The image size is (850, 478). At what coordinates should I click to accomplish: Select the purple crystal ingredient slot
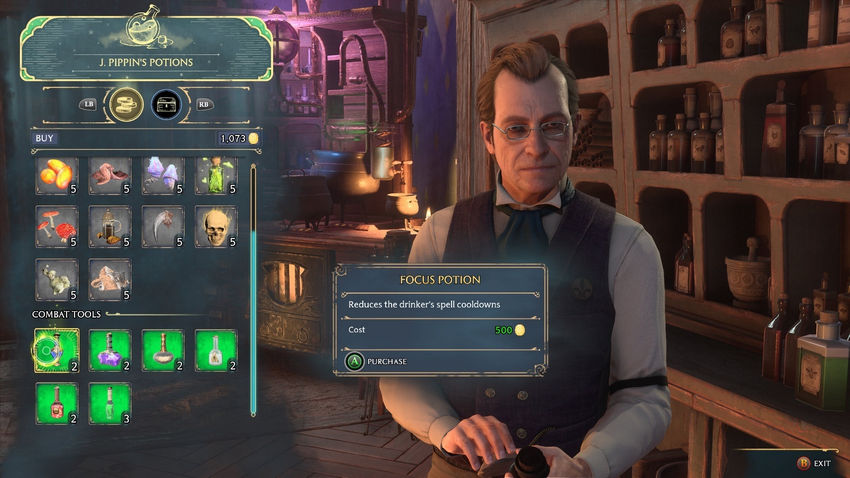(x=163, y=176)
